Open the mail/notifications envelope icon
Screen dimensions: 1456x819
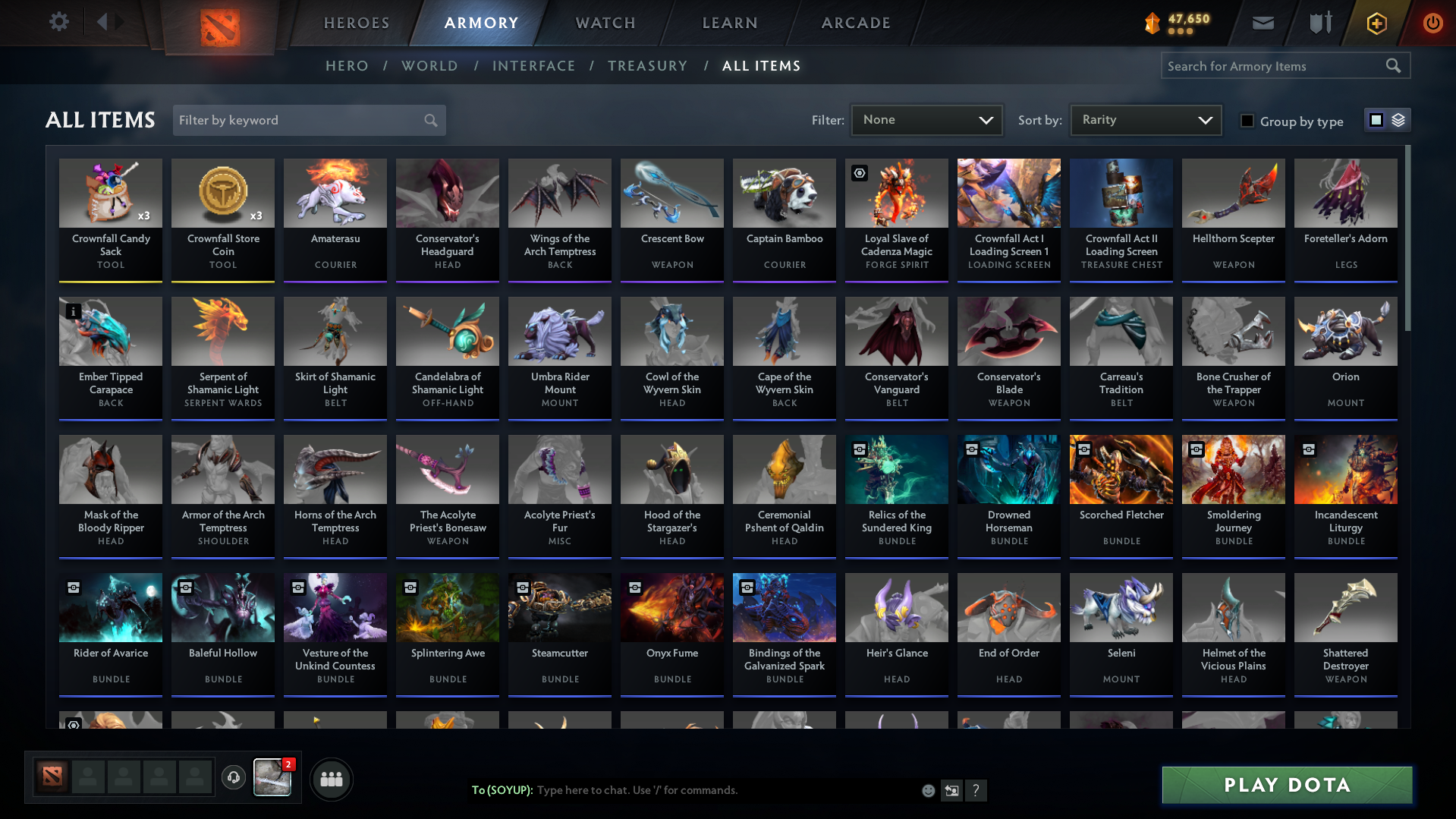pyautogui.click(x=1262, y=23)
